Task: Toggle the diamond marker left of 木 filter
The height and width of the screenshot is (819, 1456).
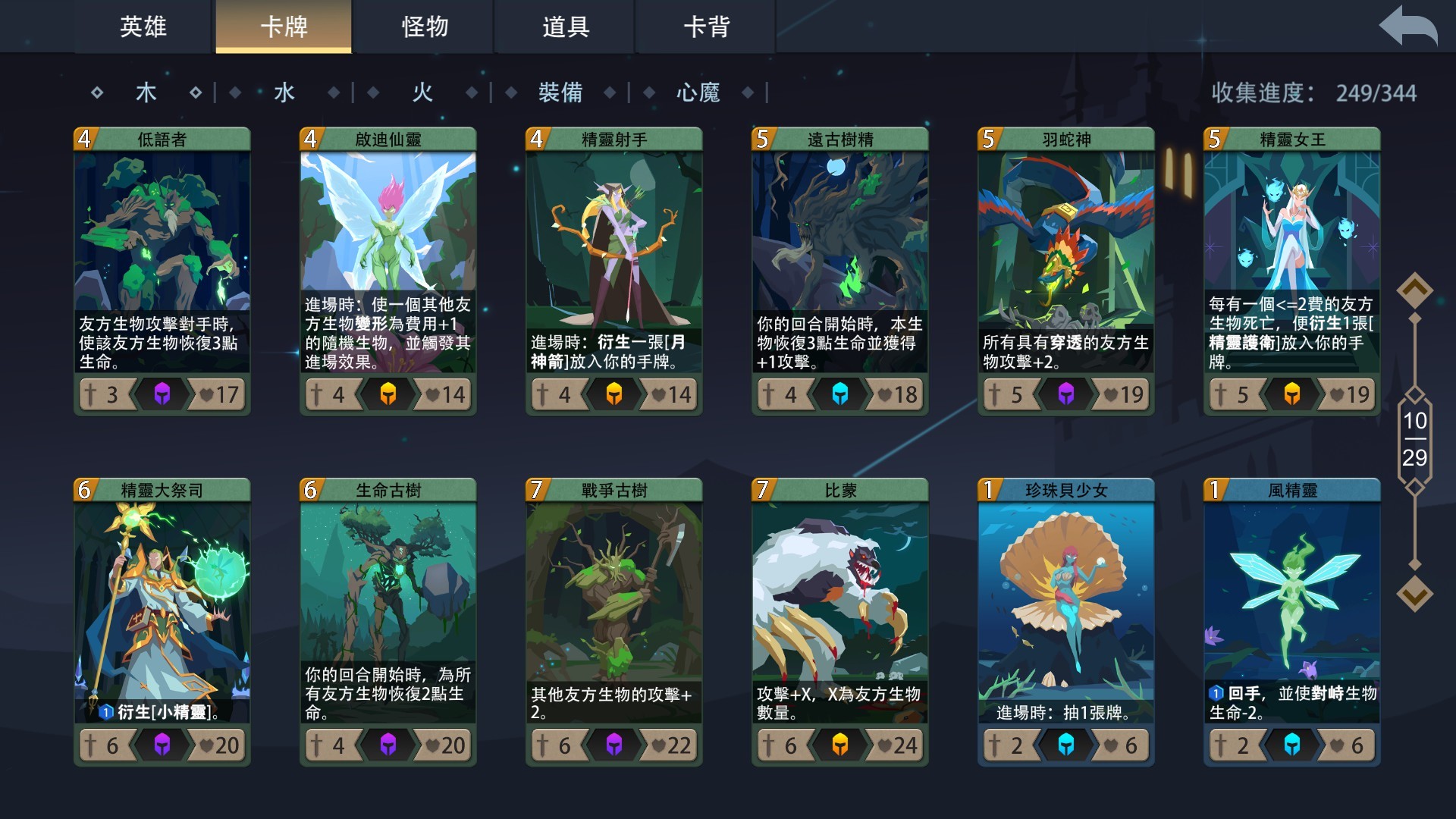Action: click(97, 92)
